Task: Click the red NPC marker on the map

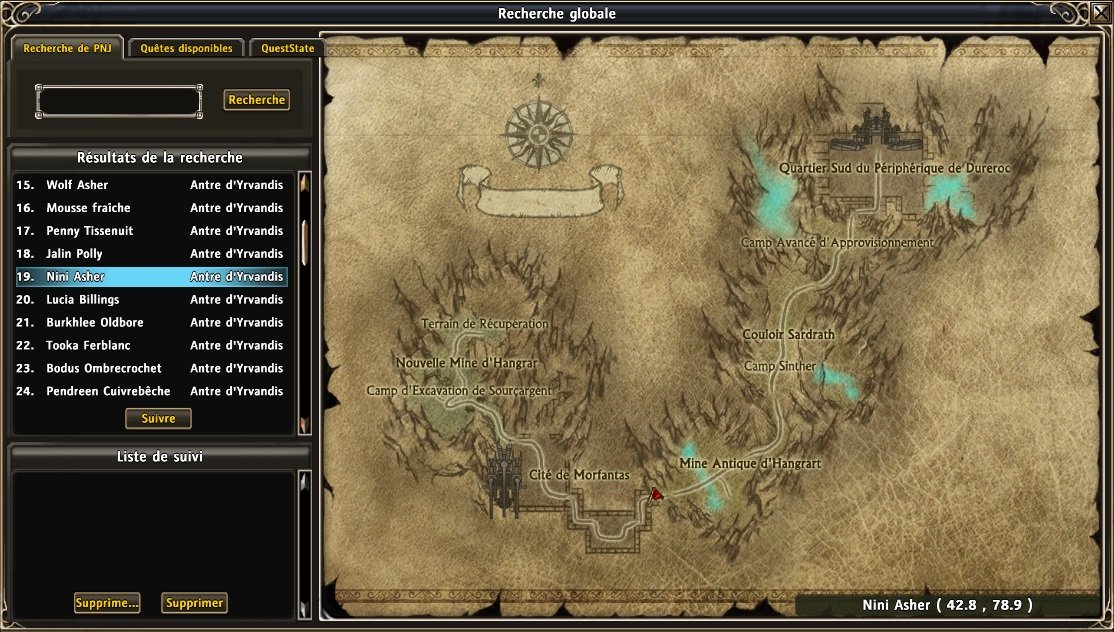Action: pos(656,494)
